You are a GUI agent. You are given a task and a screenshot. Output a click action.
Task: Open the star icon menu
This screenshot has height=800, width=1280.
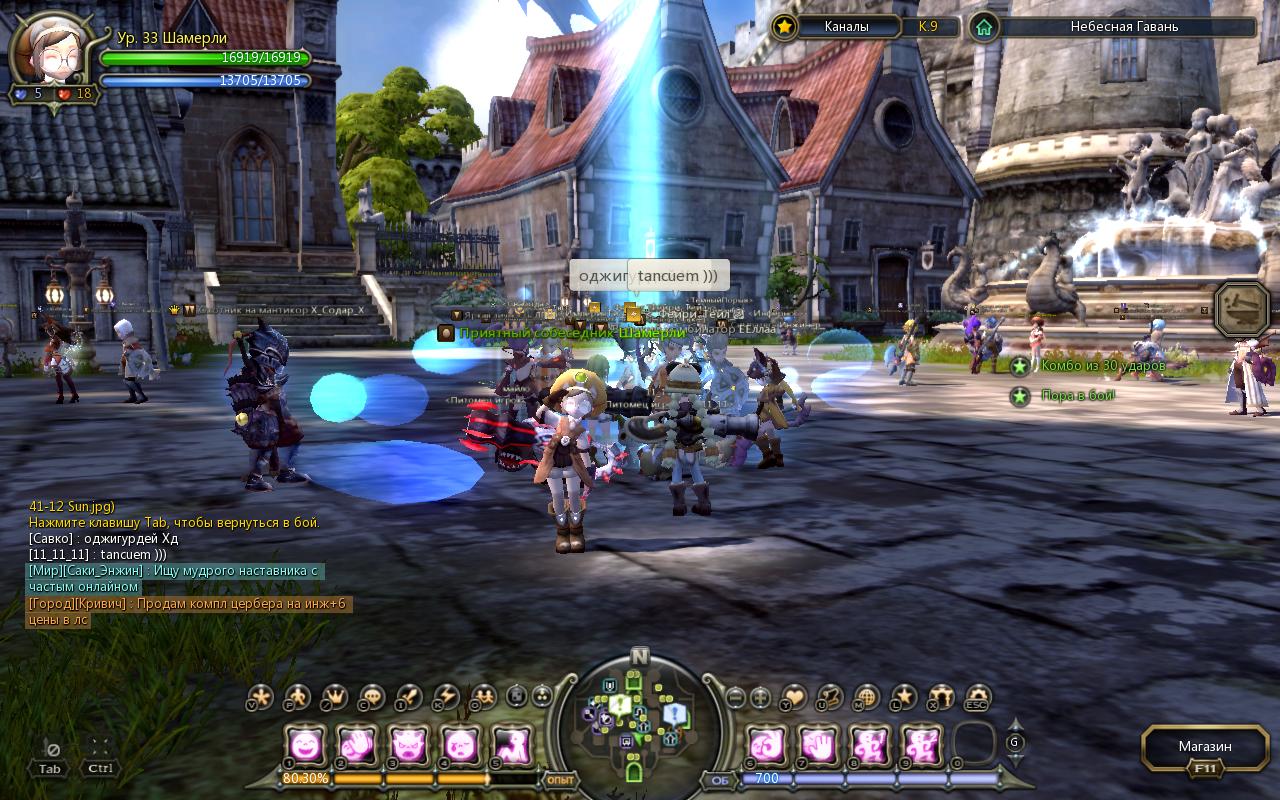904,697
